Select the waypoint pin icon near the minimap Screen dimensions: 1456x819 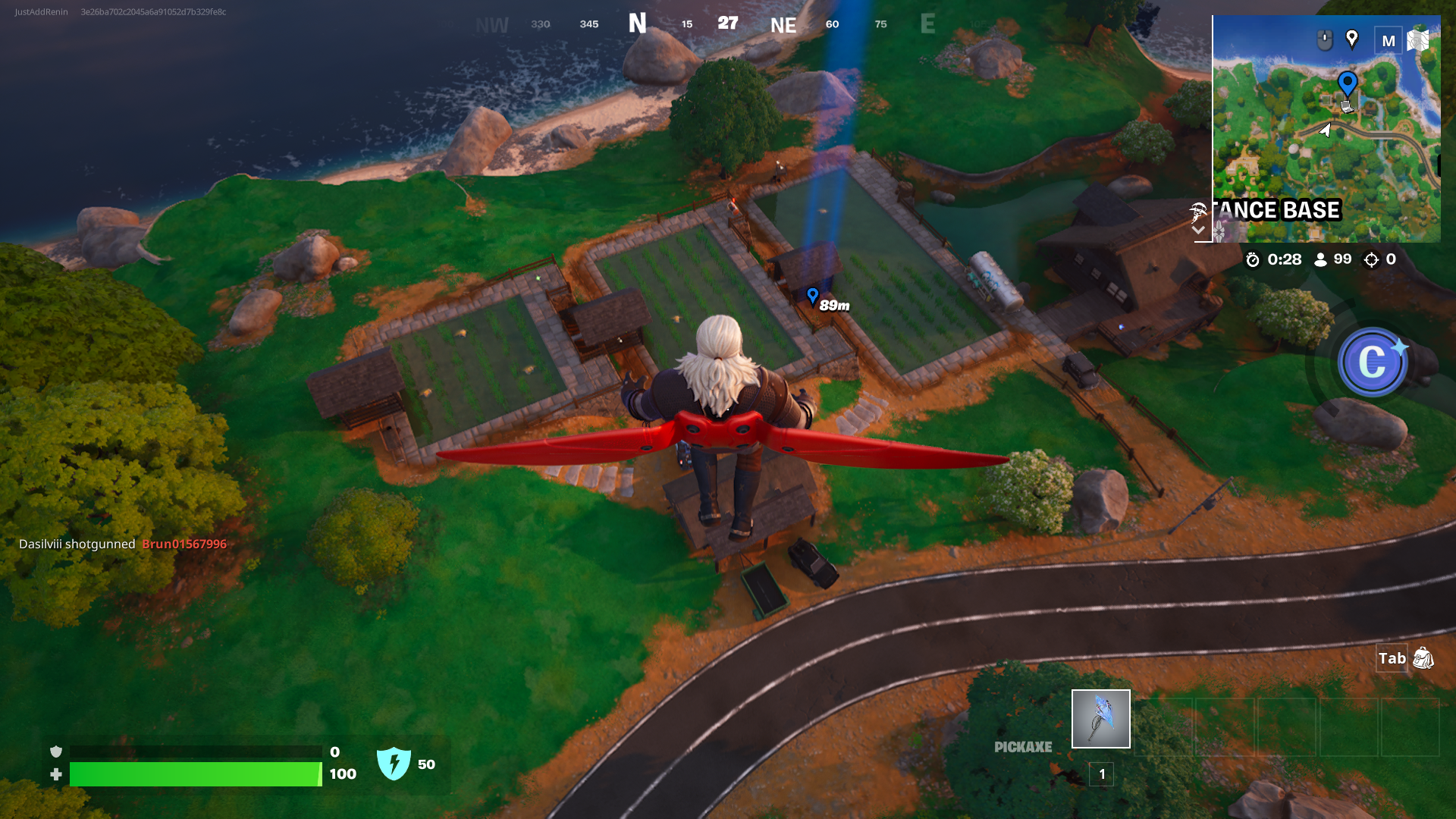pos(1352,39)
